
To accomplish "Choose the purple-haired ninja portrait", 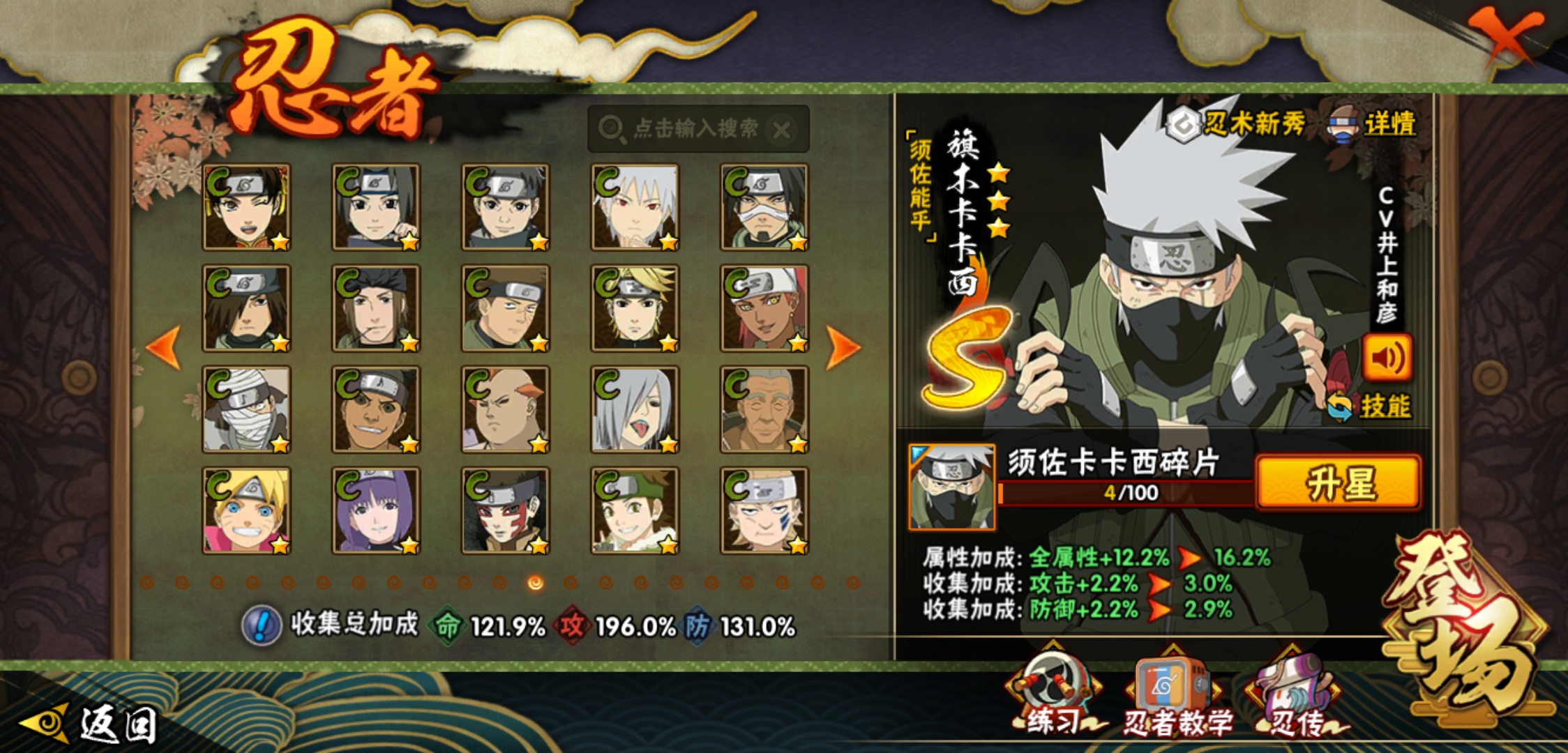I will click(x=376, y=511).
